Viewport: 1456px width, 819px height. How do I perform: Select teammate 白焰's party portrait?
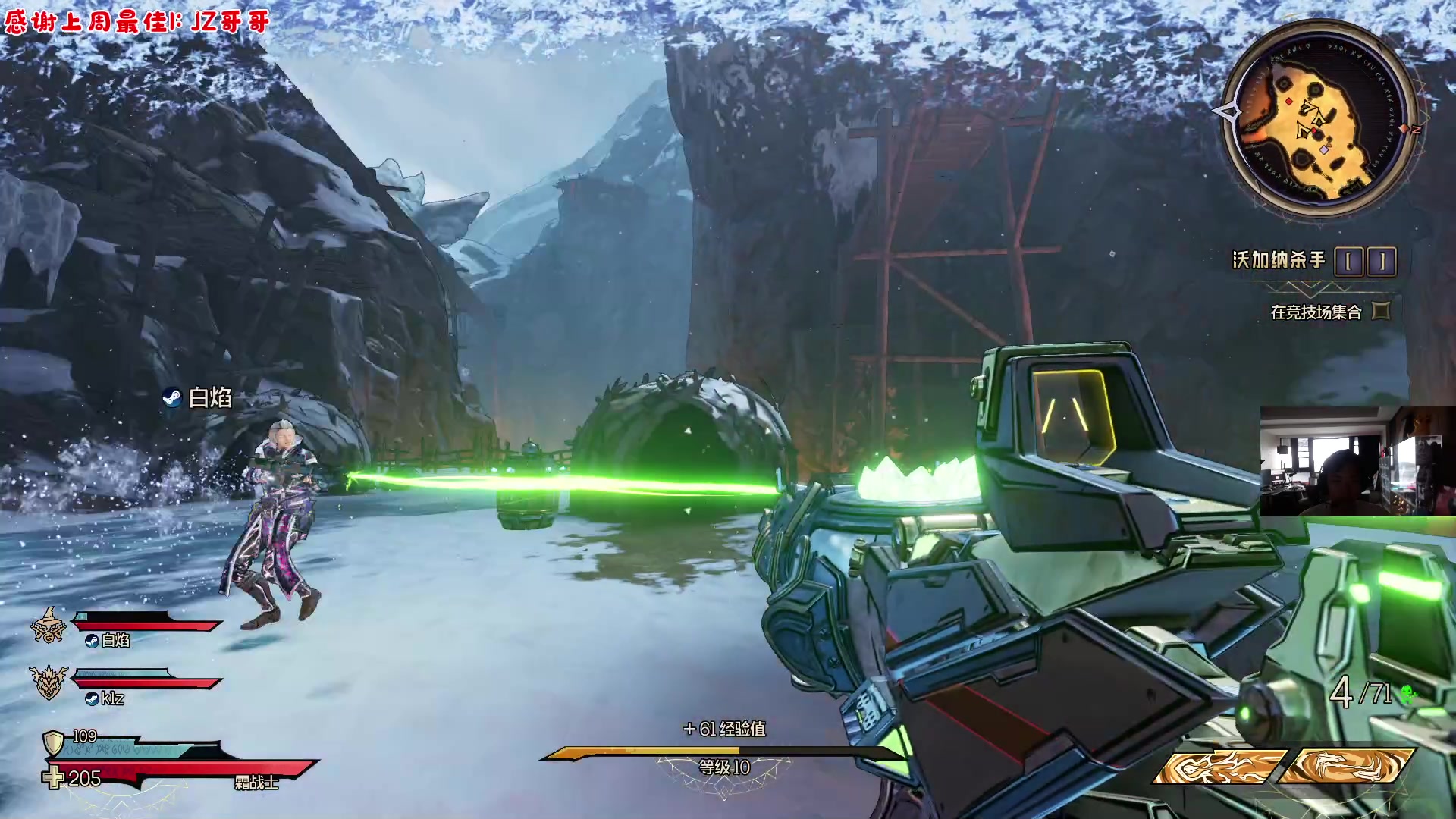pos(48,626)
